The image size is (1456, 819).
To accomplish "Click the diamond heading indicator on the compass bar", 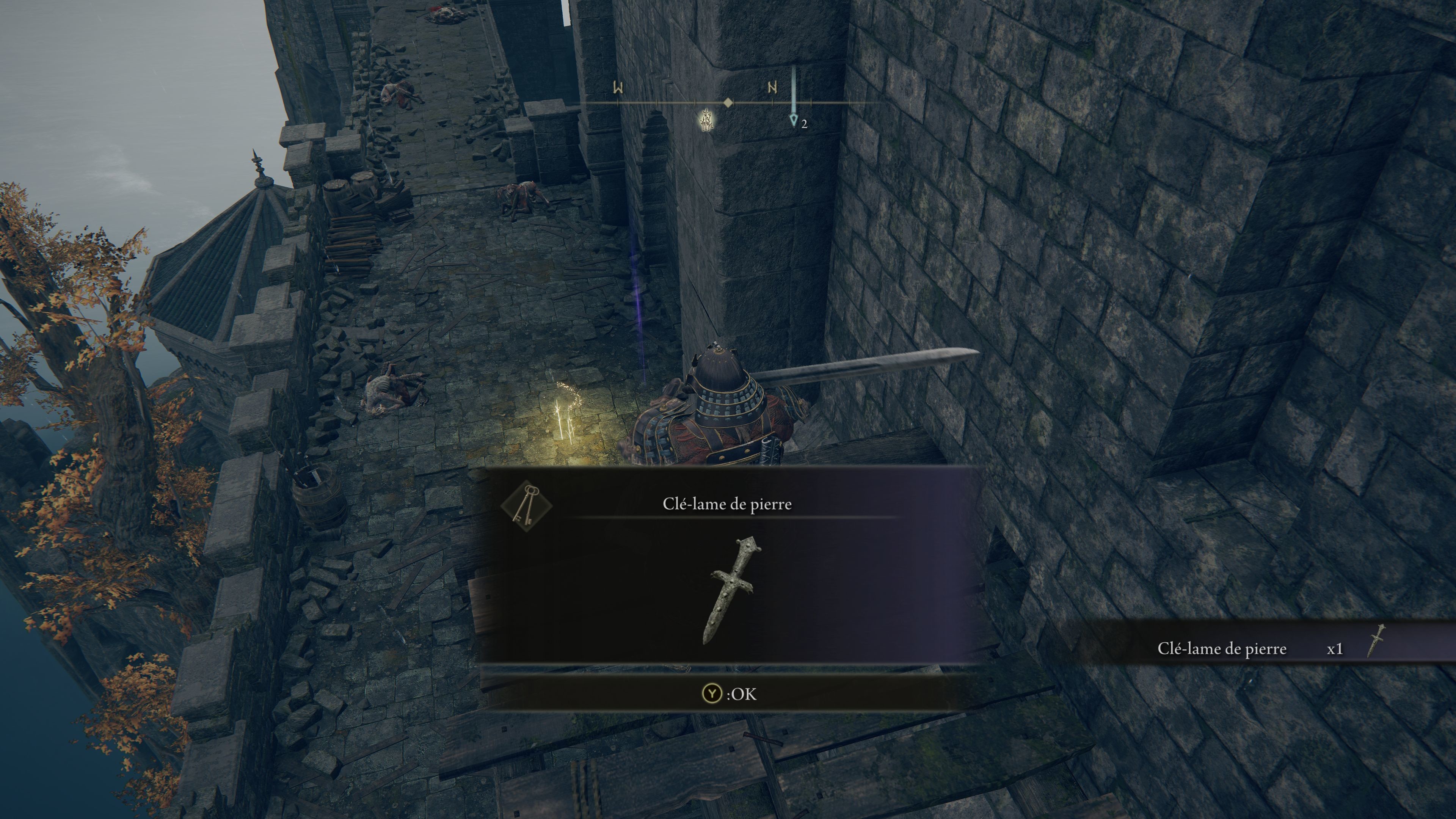I will pyautogui.click(x=728, y=103).
